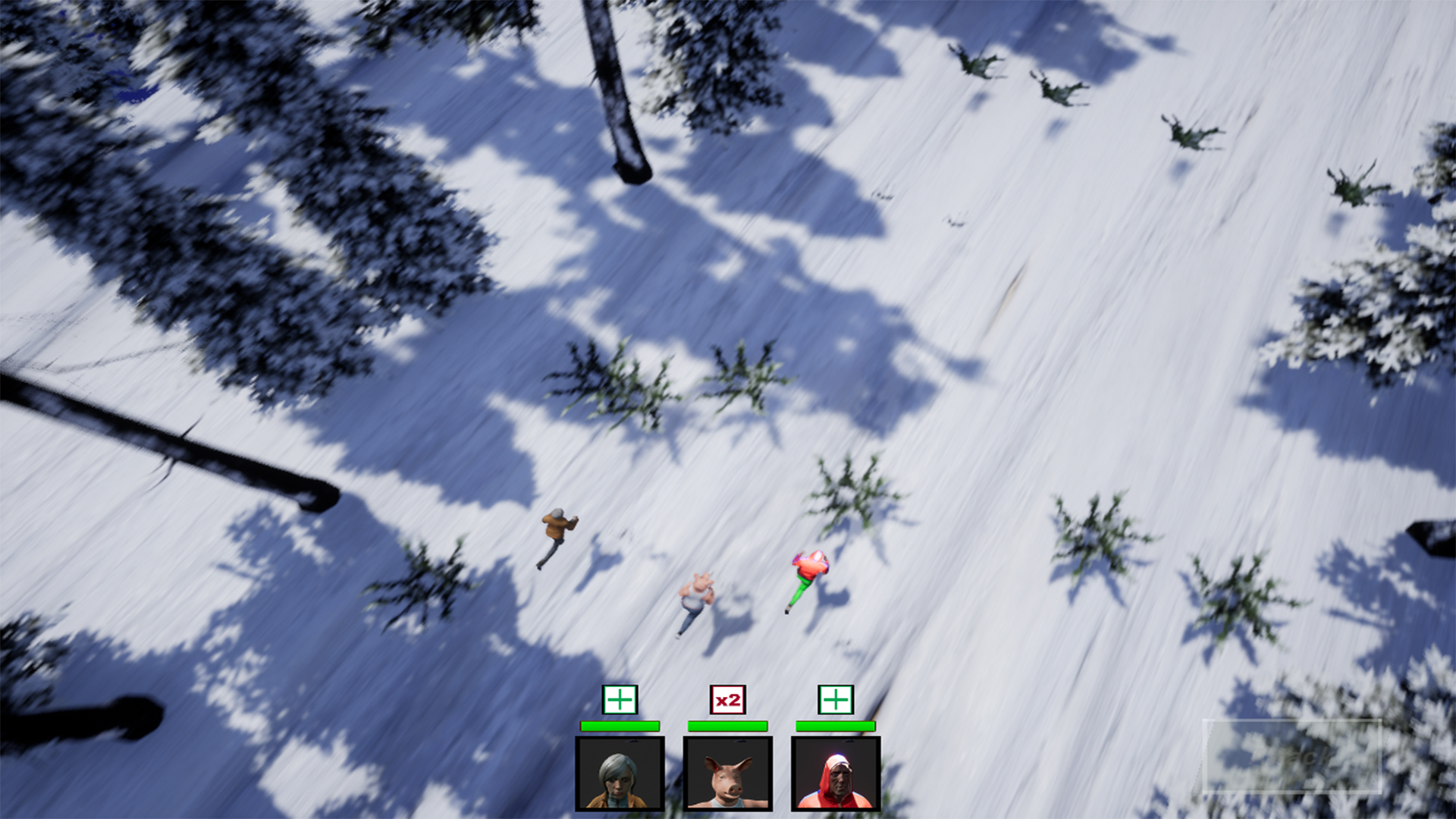This screenshot has width=1456, height=819.
Task: Click the plus icon above the red hoodie character
Action: coord(836,698)
